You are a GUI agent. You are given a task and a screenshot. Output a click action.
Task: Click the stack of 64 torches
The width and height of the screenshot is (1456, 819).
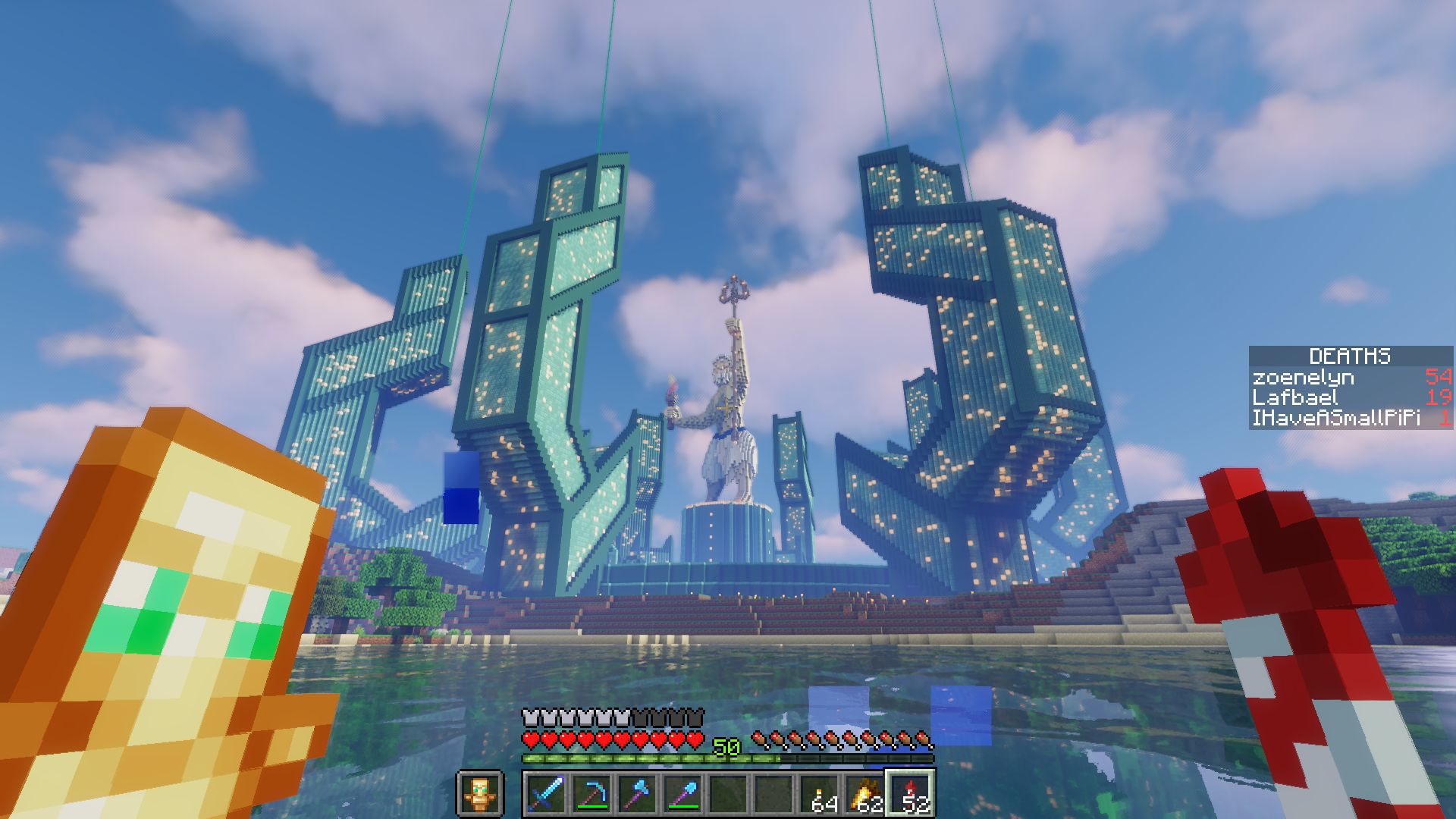click(x=817, y=792)
